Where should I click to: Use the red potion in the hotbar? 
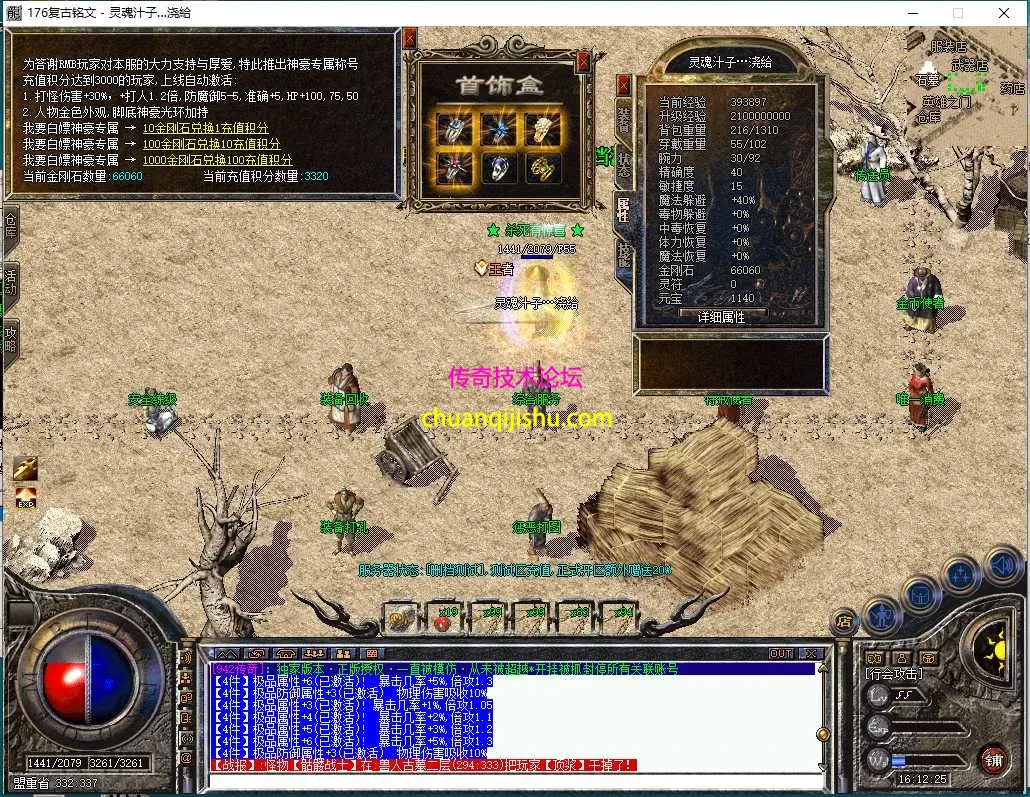(x=443, y=619)
